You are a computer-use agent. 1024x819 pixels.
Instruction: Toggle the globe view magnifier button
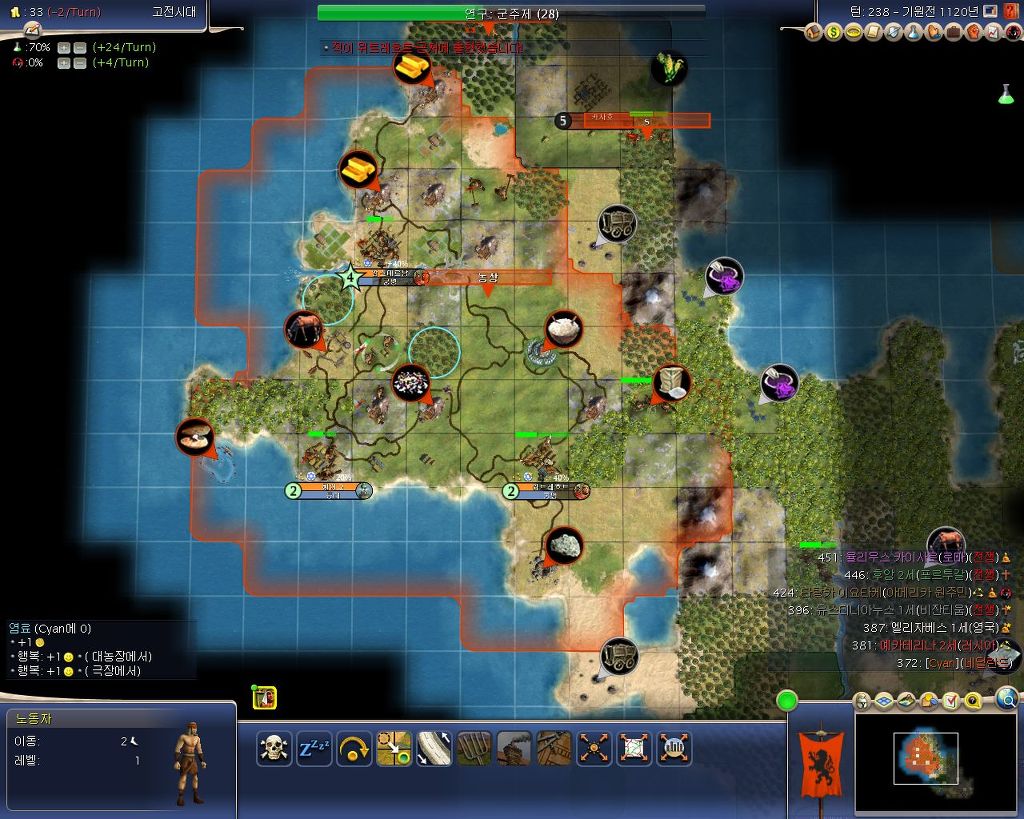coord(1007,698)
